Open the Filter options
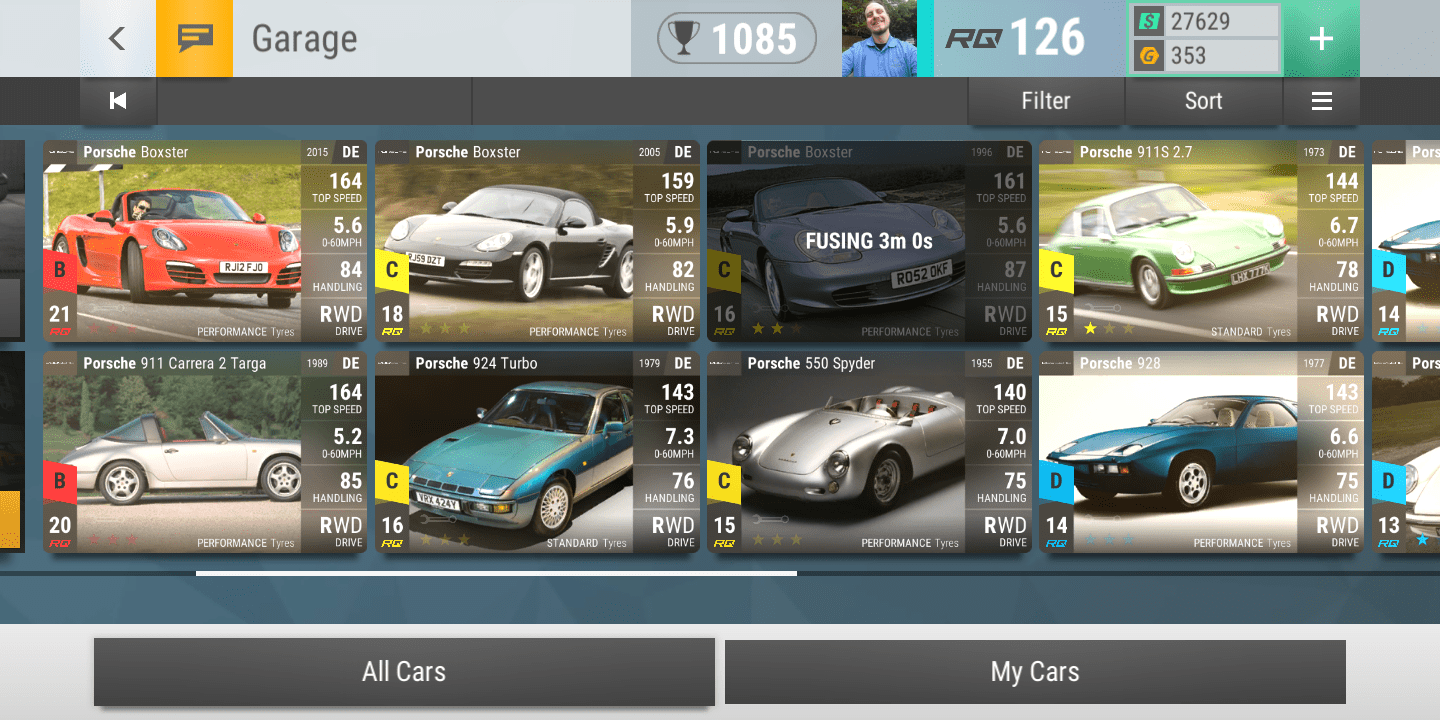This screenshot has width=1440, height=720. (x=1045, y=100)
